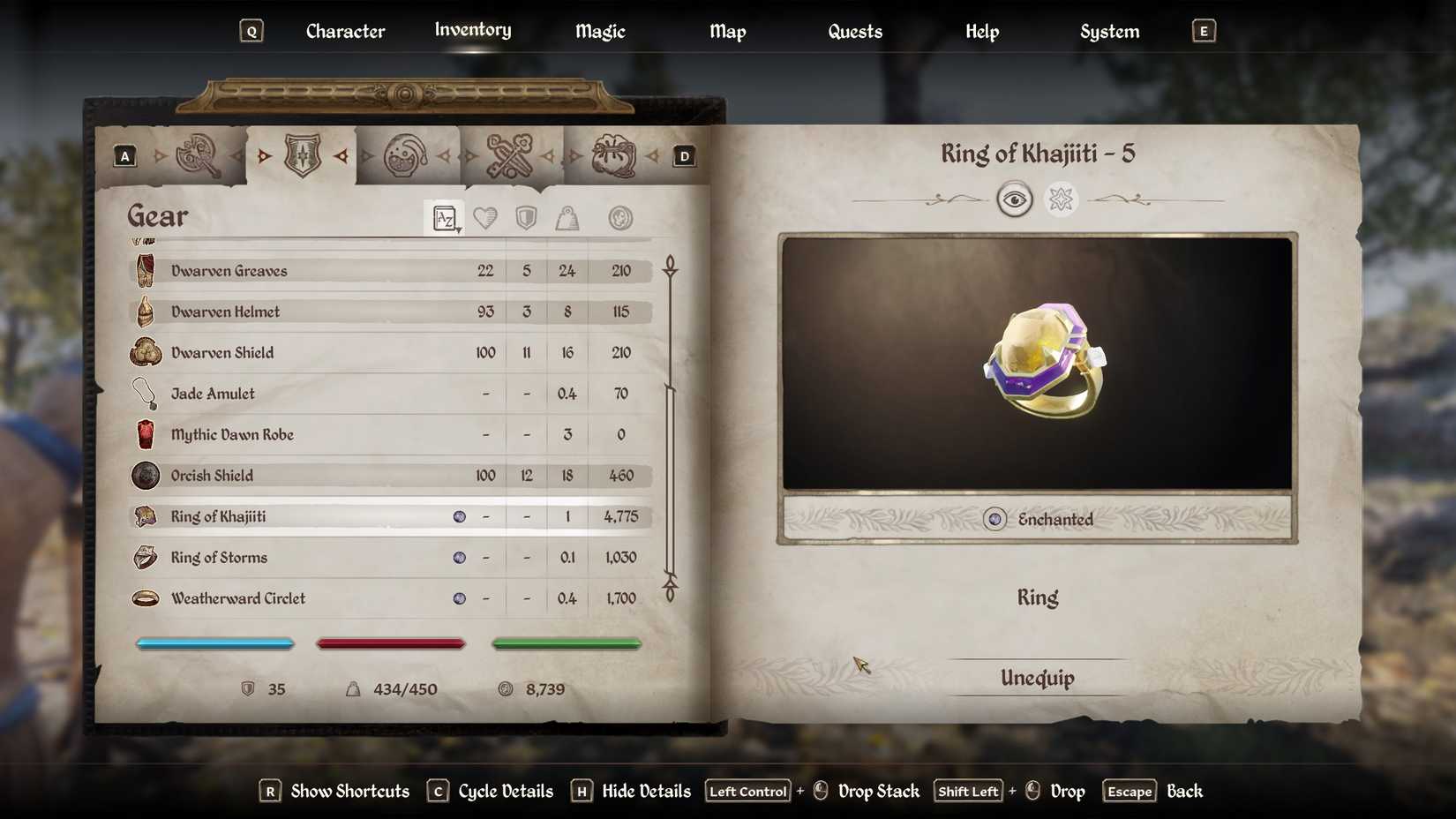Unequip the Ring of Khajiiti
Screen dimensions: 1456x819
1036,679
